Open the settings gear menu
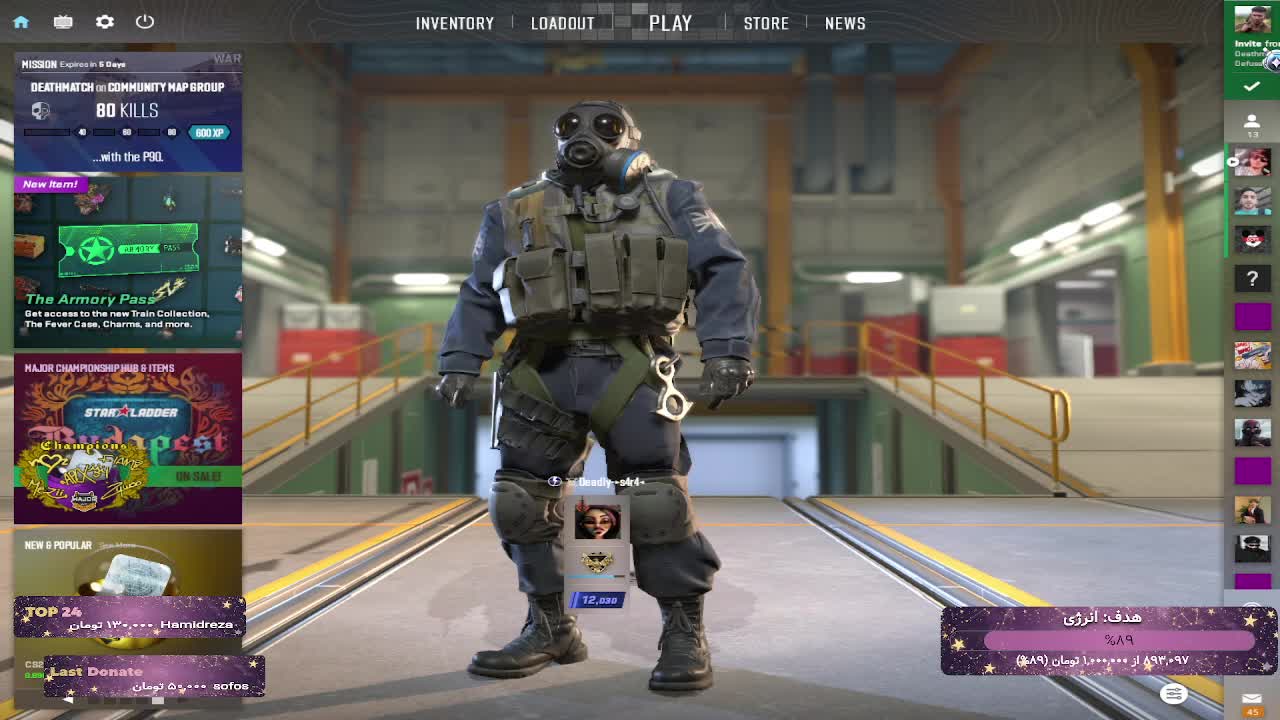The image size is (1280, 720). [x=104, y=22]
